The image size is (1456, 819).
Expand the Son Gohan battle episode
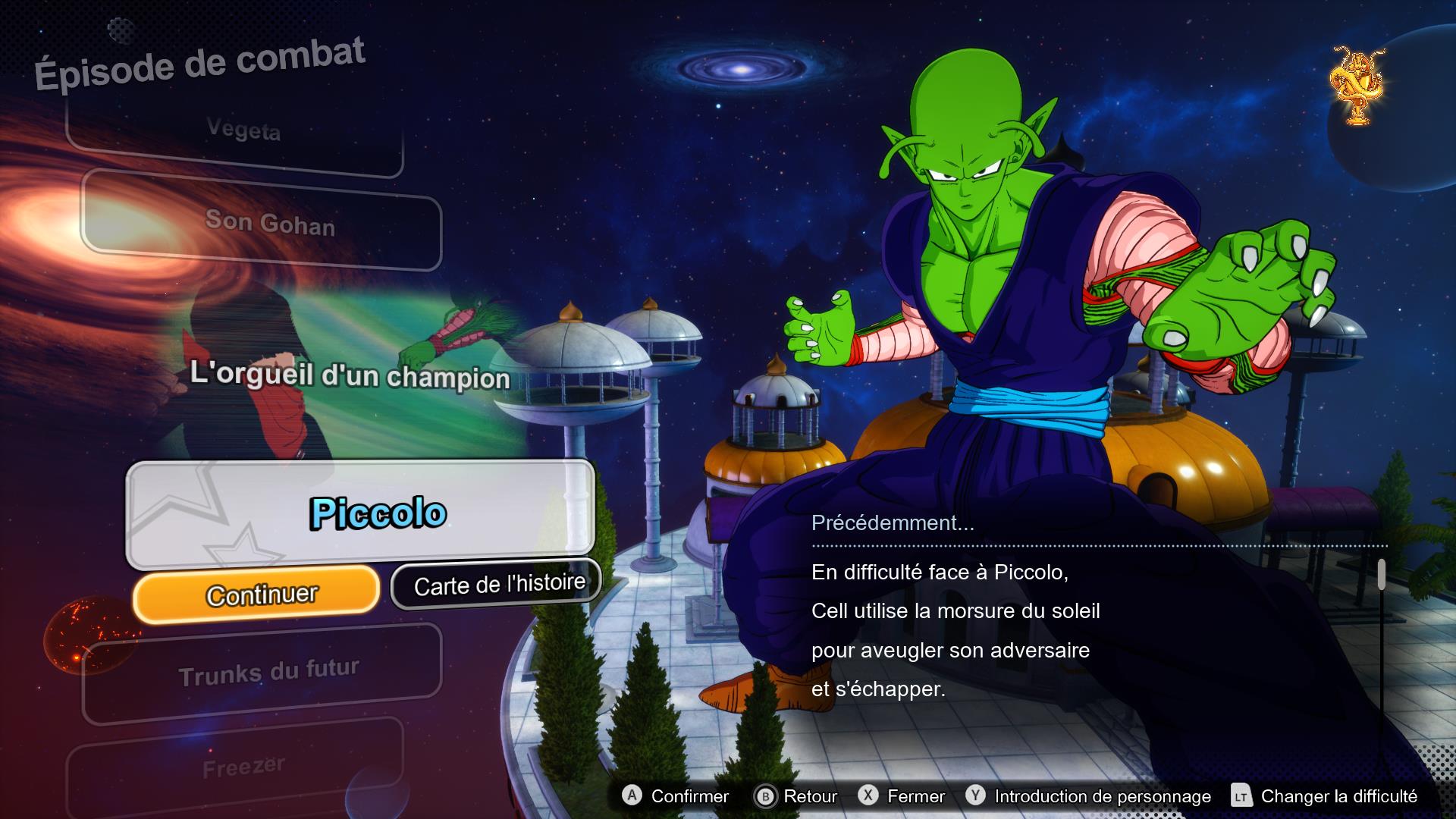pos(271,225)
